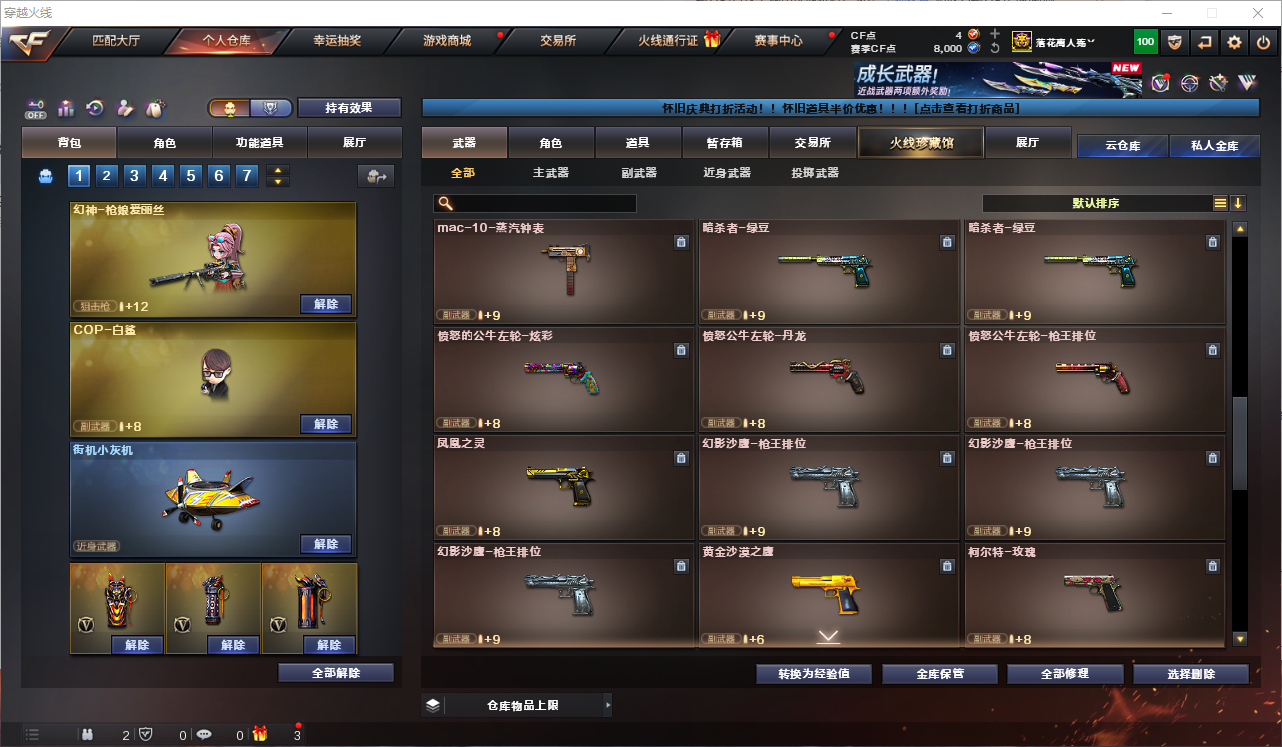Viewport: 1282px width, 747px height.
Task: Select backpack number 3
Action: click(135, 176)
